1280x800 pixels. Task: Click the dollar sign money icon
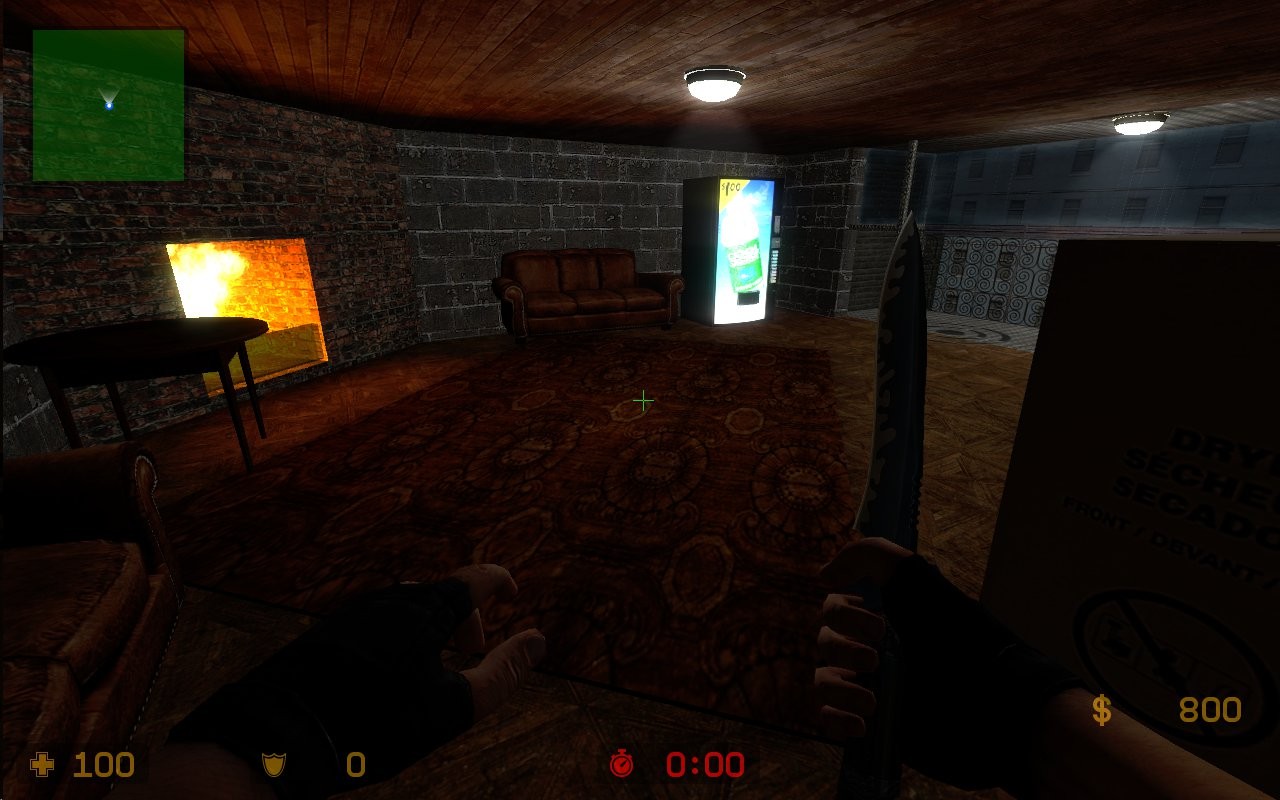(1102, 710)
